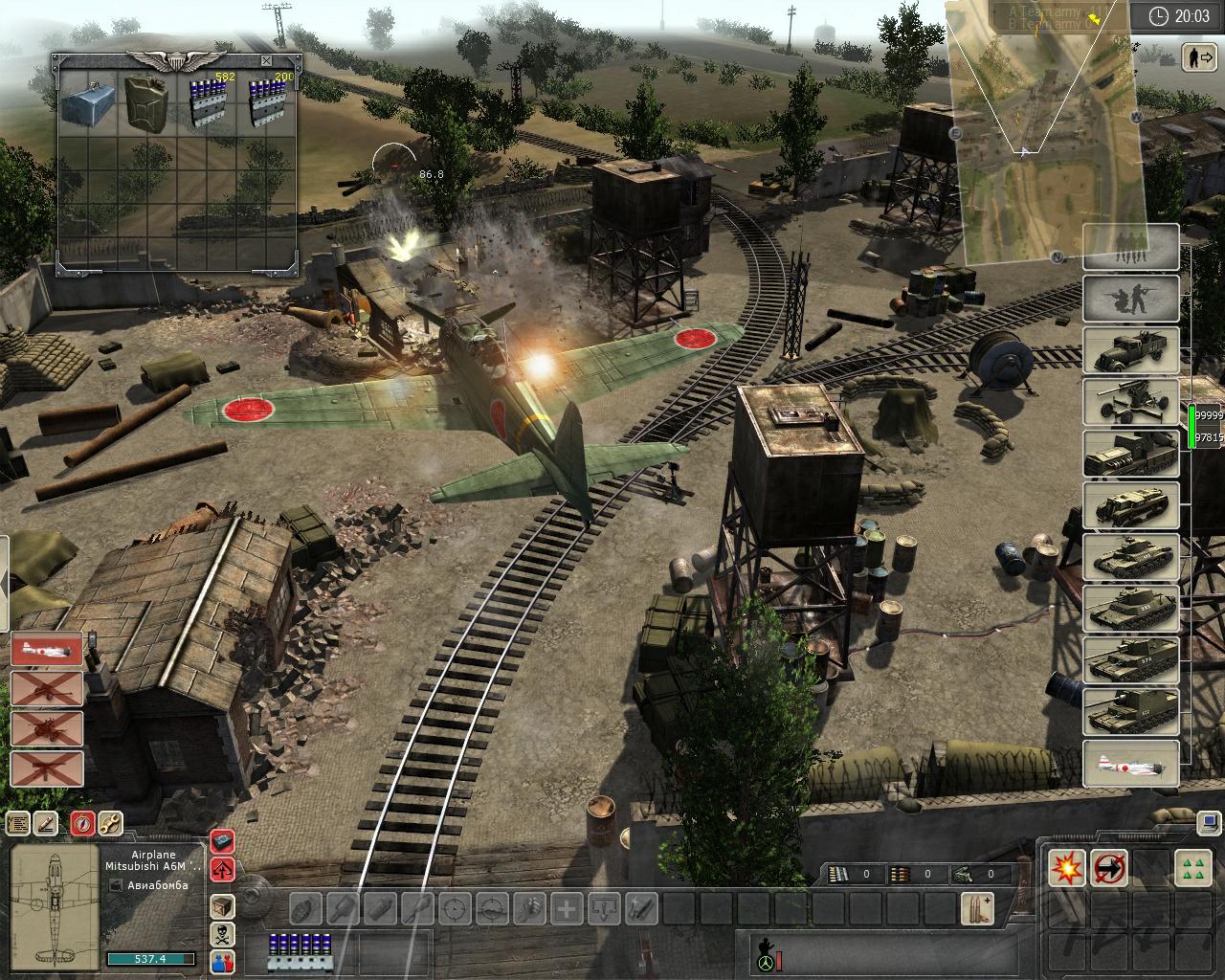
Task: Choose the infantry squad reinforcement
Action: (x=1130, y=247)
